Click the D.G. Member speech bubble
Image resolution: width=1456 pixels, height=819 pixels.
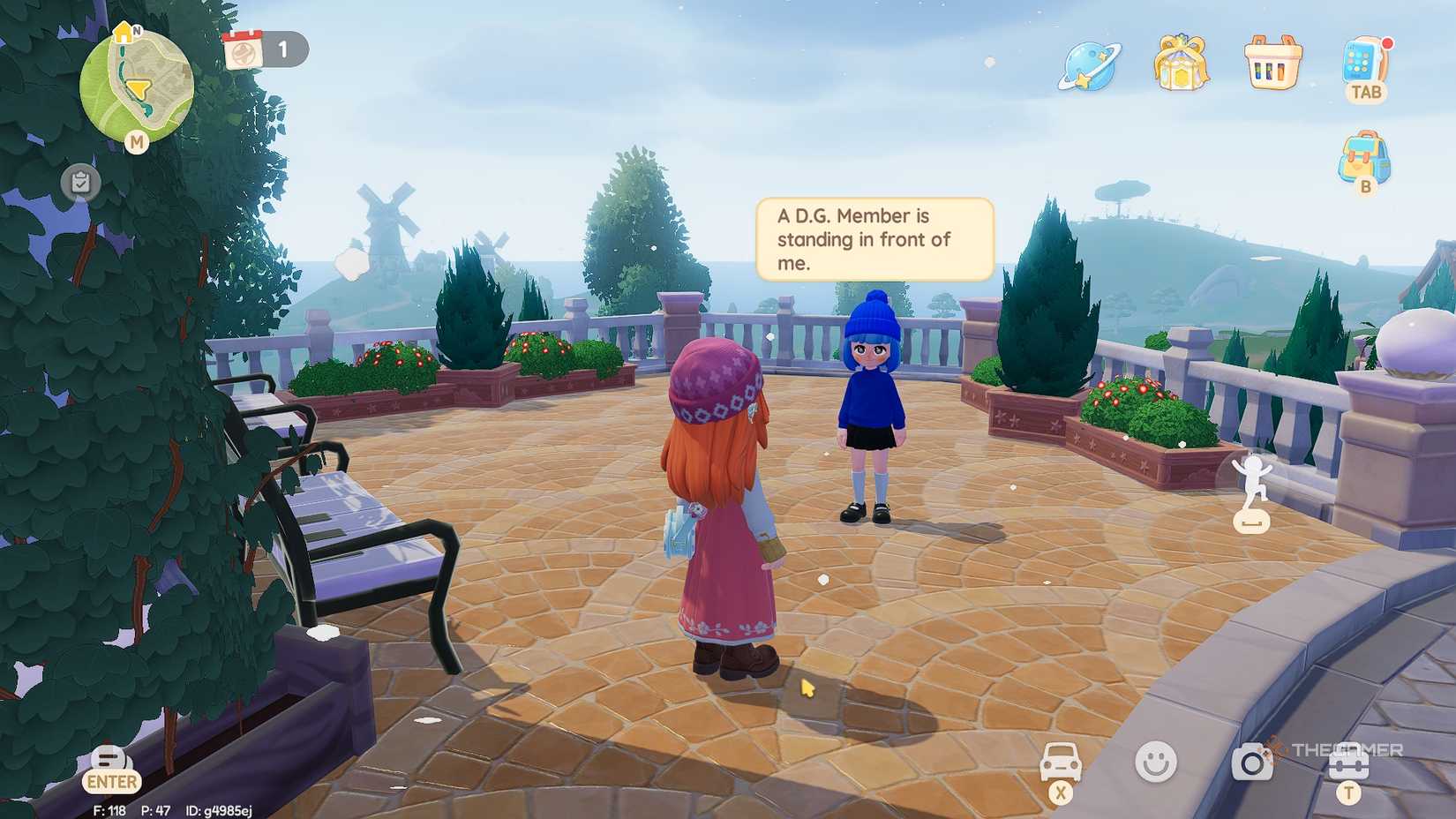874,239
